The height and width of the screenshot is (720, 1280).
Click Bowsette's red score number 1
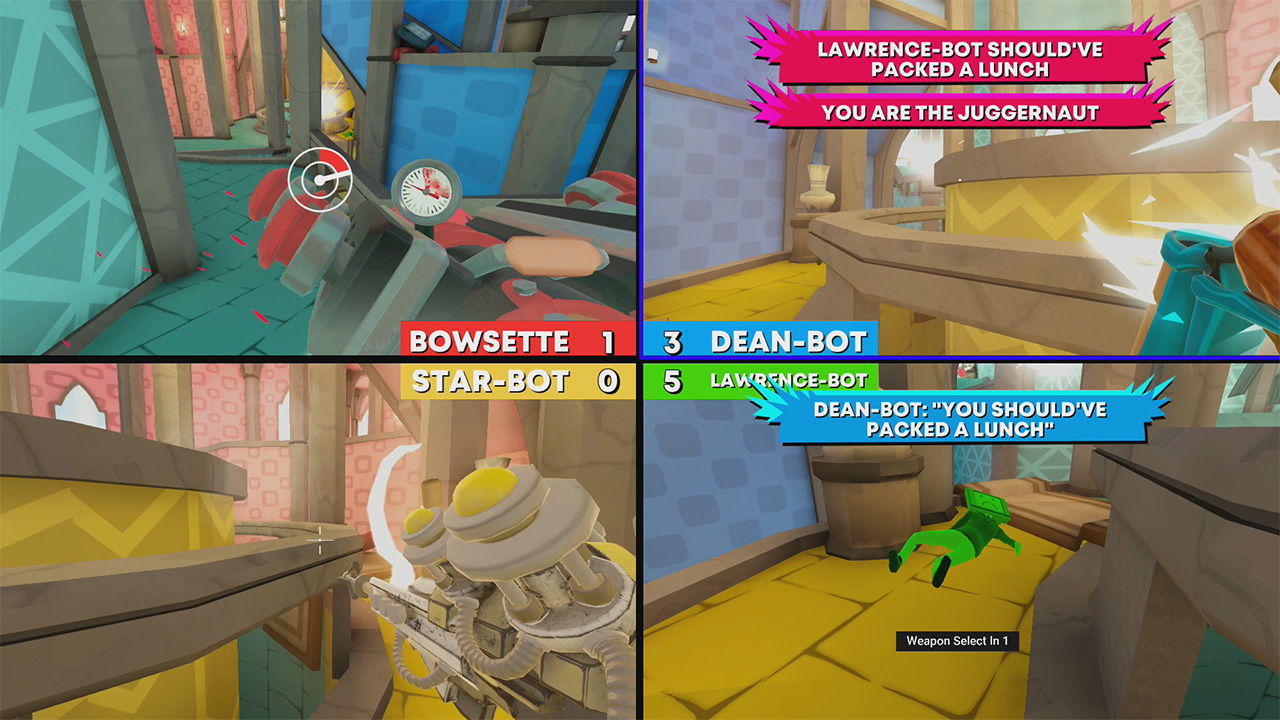point(610,341)
